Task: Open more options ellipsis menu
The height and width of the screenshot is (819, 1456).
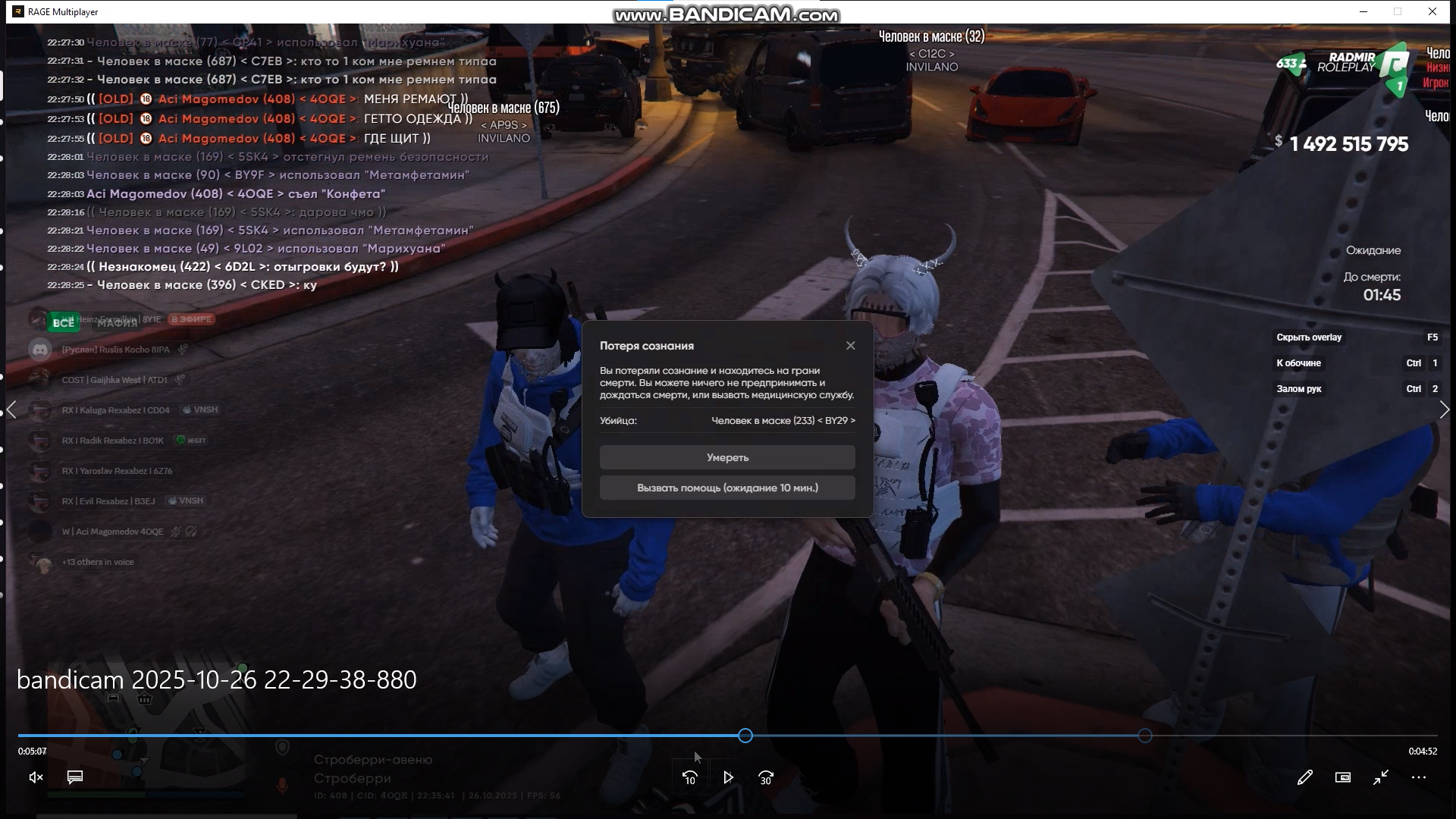Action: tap(1419, 777)
